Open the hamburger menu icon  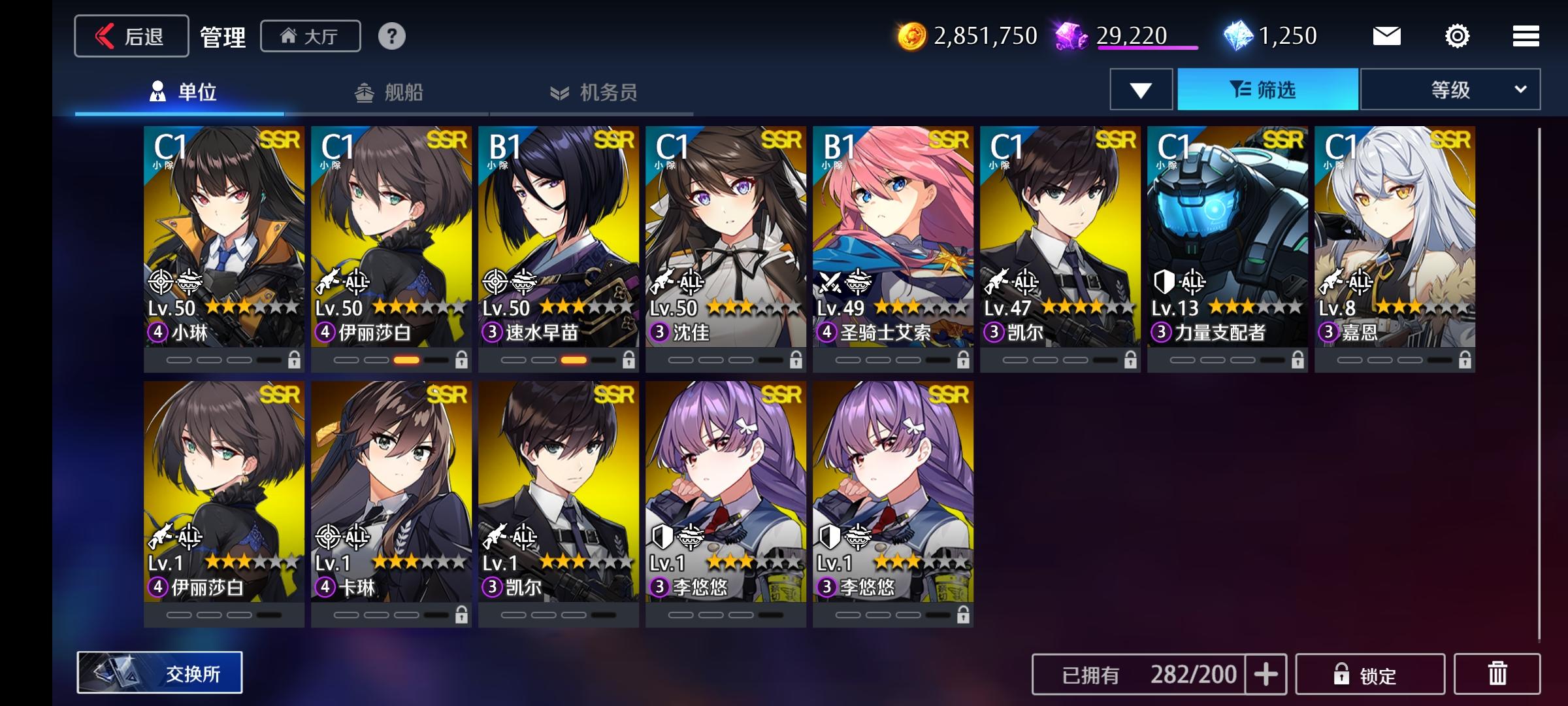coord(1525,37)
